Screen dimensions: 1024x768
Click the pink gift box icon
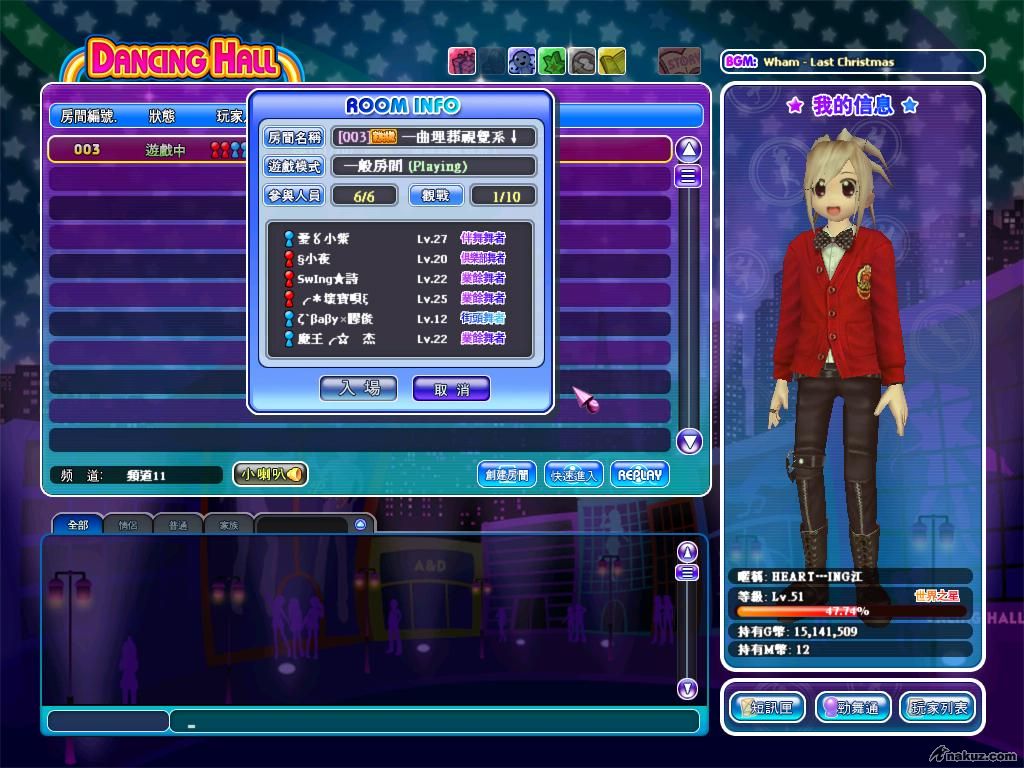tap(461, 61)
